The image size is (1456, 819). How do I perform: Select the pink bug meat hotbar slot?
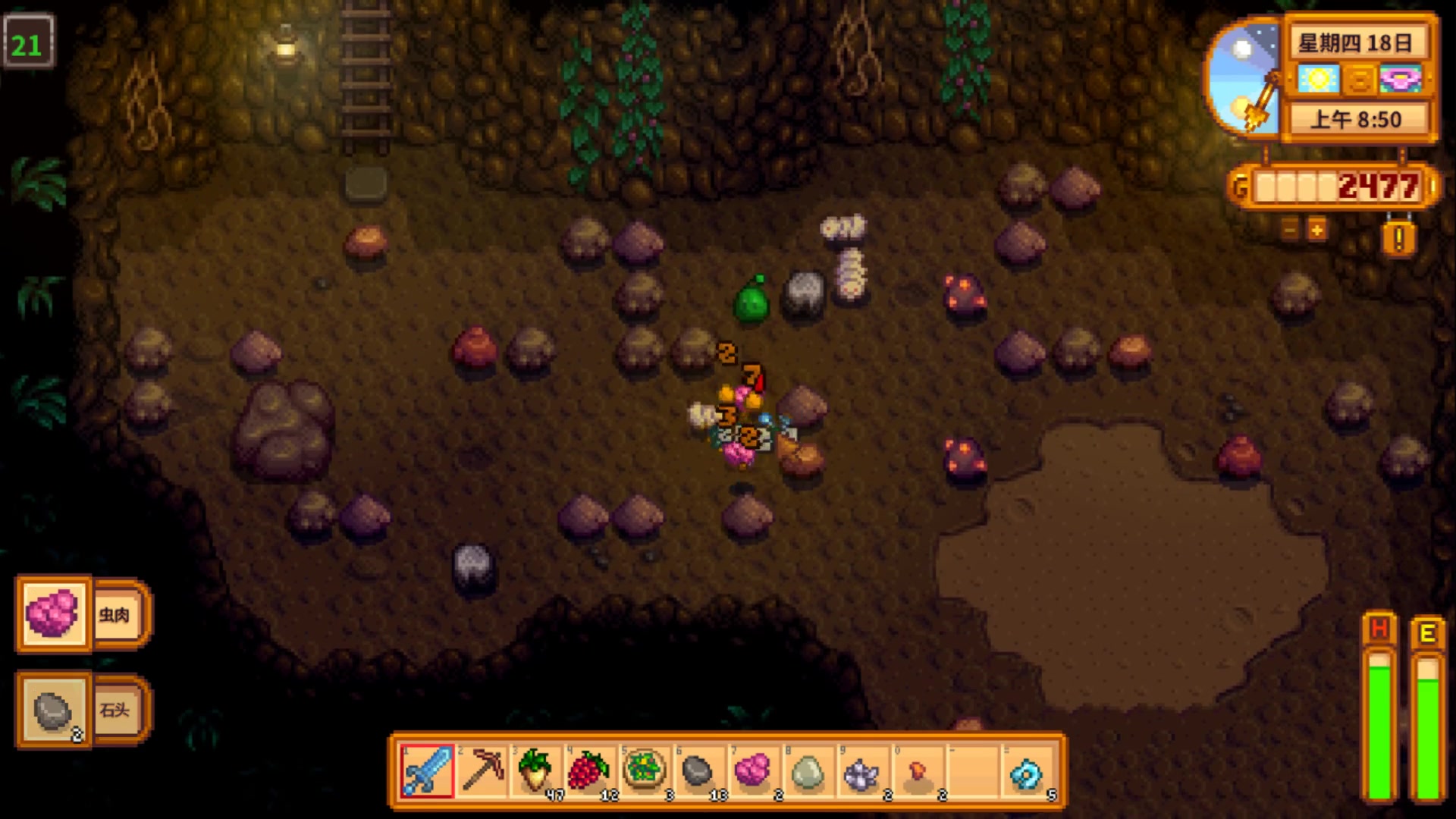[x=752, y=771]
